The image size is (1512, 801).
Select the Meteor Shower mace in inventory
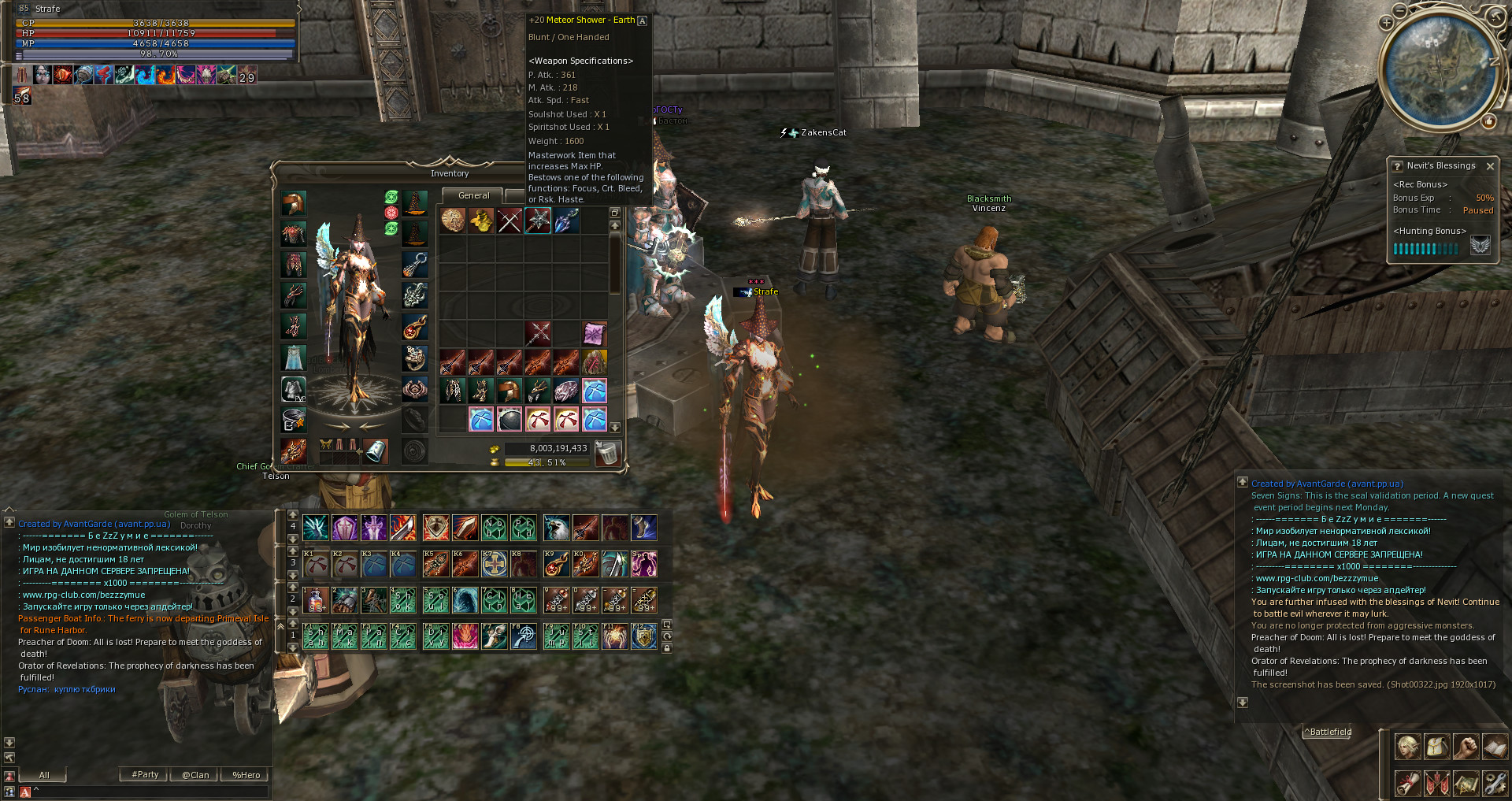(538, 221)
